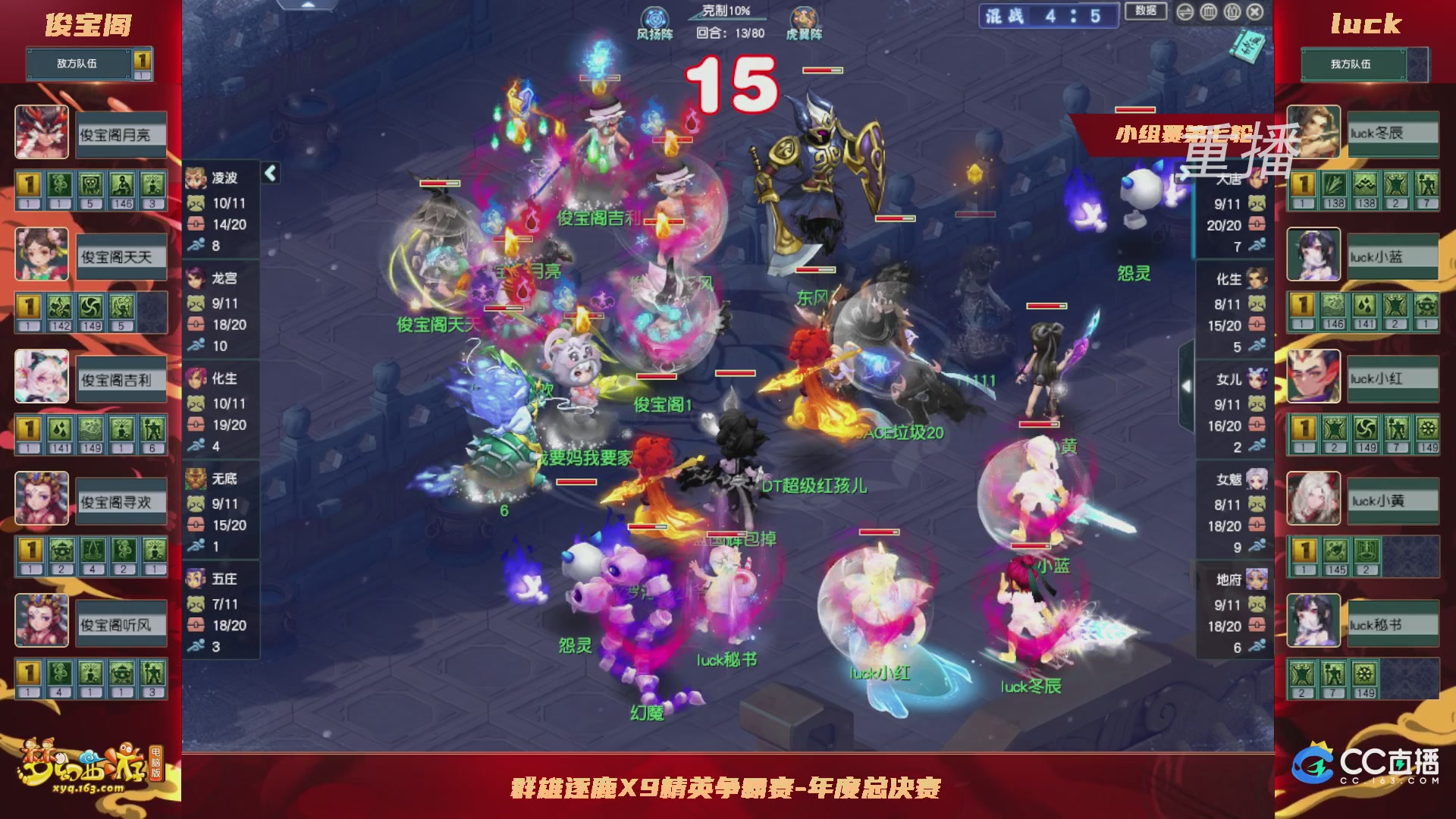This screenshot has height=819, width=1456.
Task: Open the 敌方队伍 team panel header
Action: pos(76,64)
